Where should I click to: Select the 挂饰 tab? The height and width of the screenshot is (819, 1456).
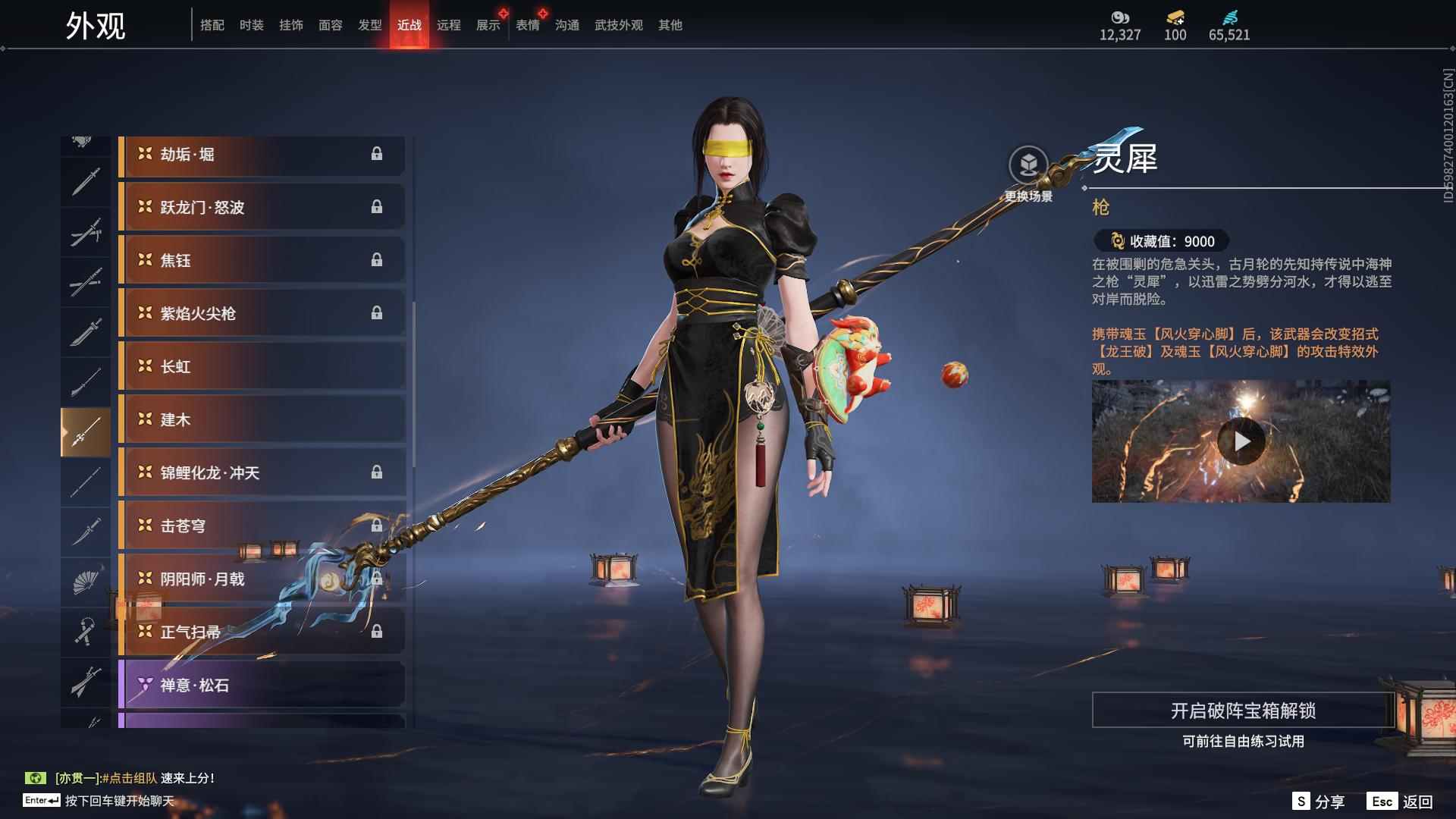(x=291, y=25)
